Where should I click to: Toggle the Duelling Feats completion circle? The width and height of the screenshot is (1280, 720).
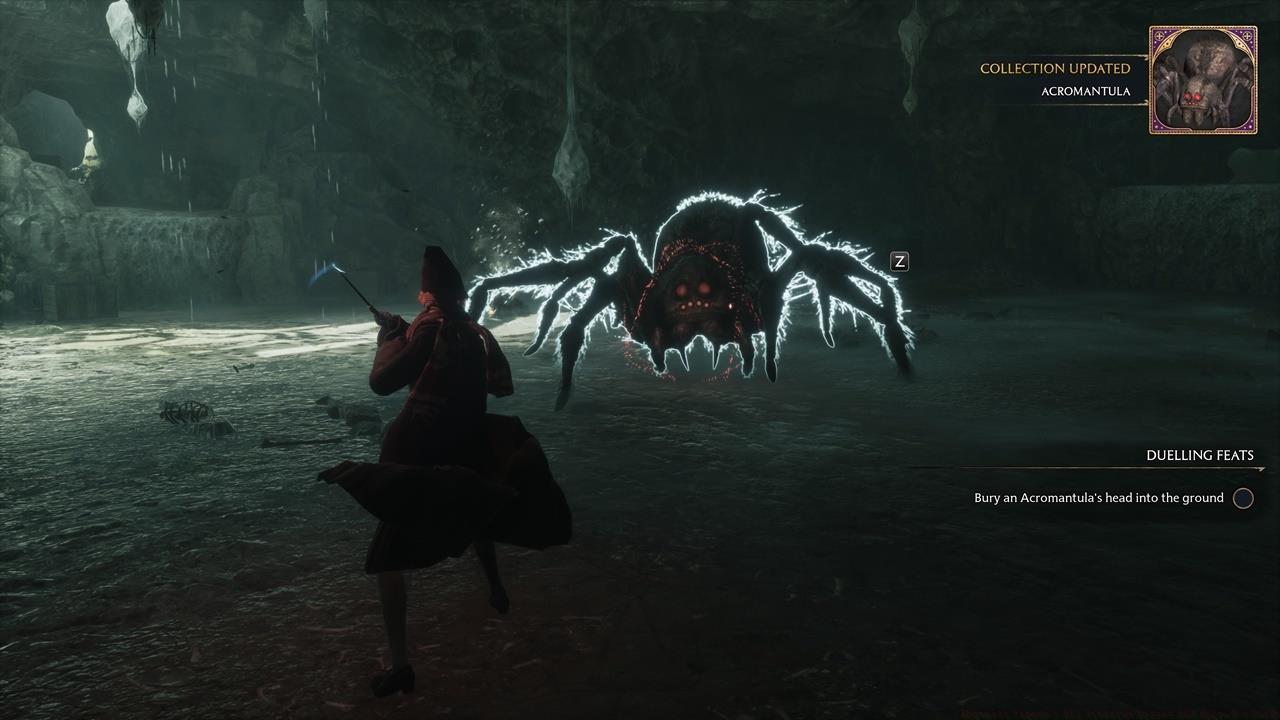1243,498
